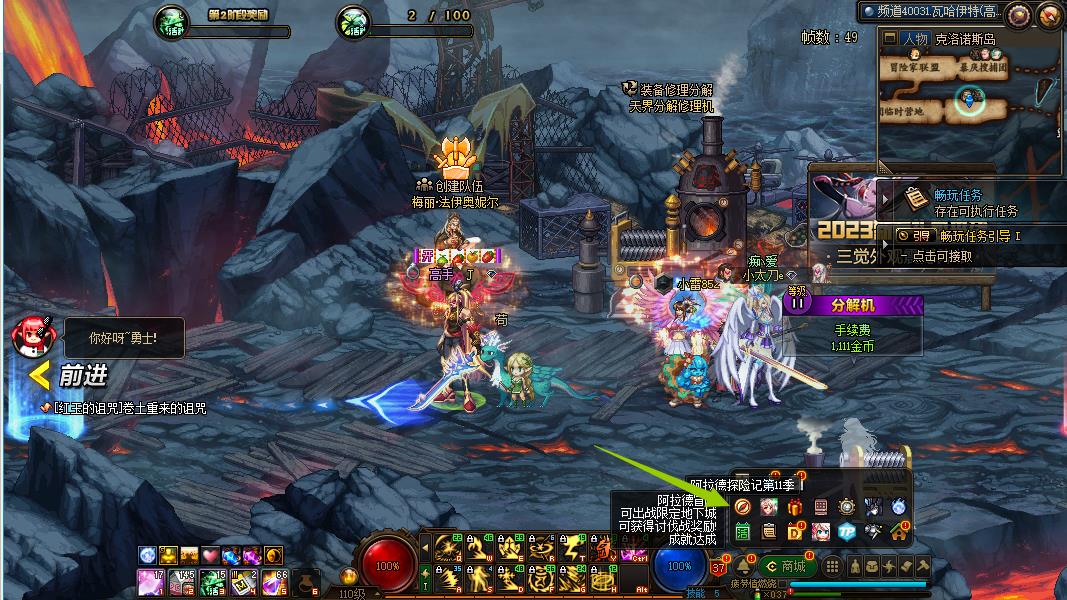Use the pink heart consumable icon
Viewport: 1067px width, 600px height.
(x=209, y=555)
